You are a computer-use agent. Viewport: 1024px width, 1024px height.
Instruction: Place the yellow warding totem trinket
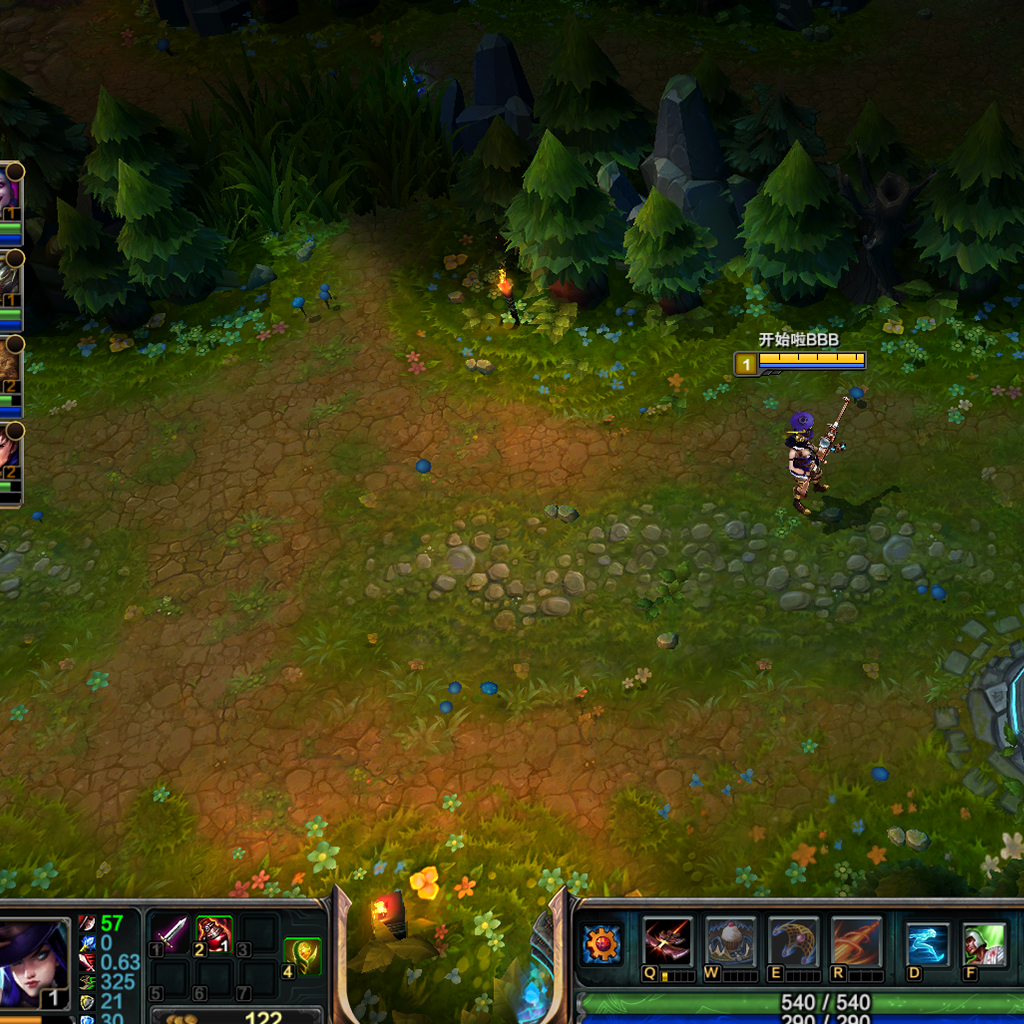(302, 956)
